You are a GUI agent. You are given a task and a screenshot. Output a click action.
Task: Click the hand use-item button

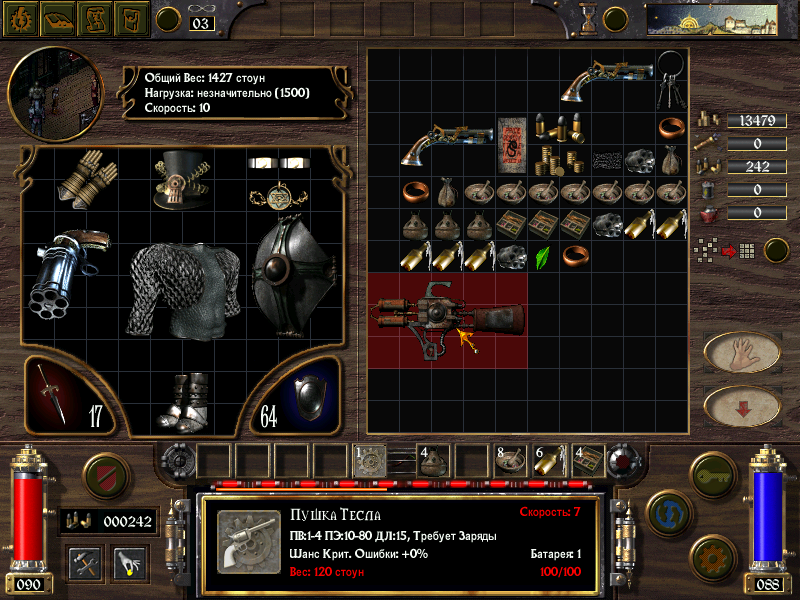742,351
